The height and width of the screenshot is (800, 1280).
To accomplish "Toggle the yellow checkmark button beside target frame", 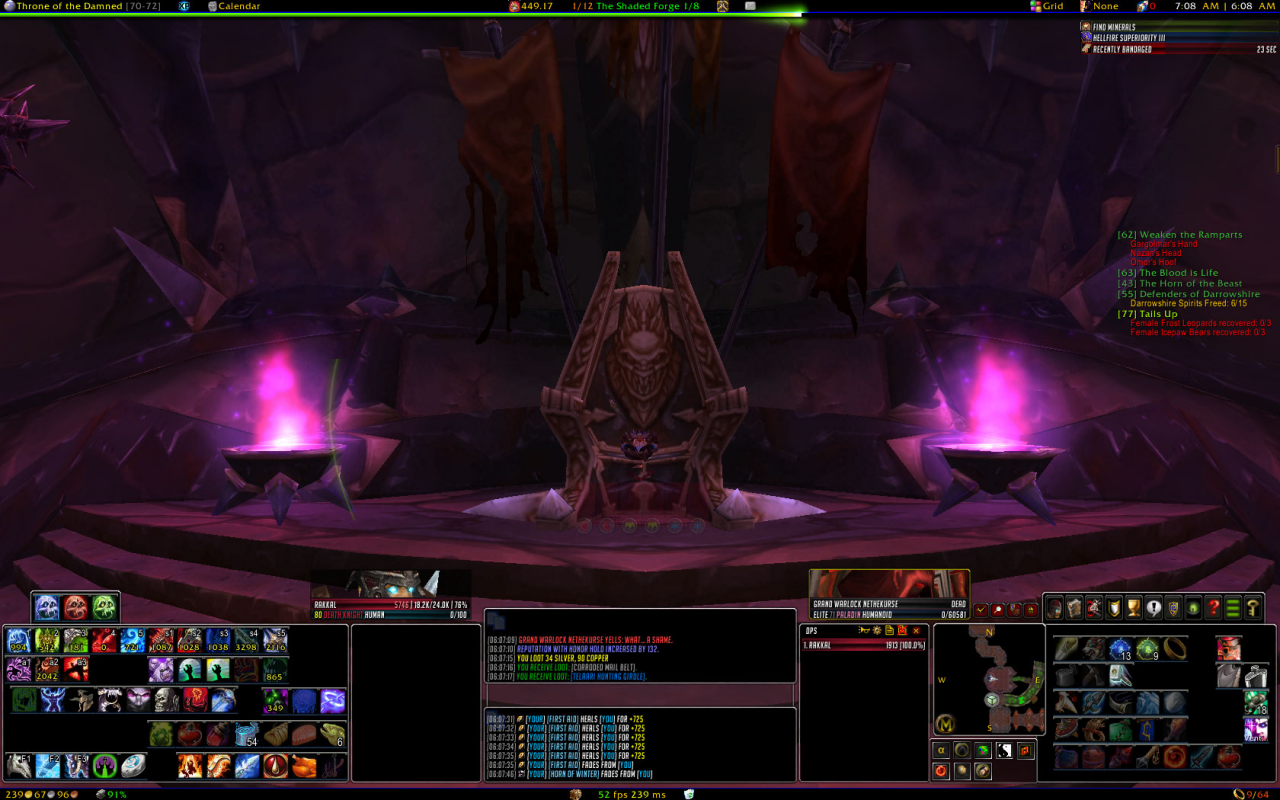I will tap(980, 610).
